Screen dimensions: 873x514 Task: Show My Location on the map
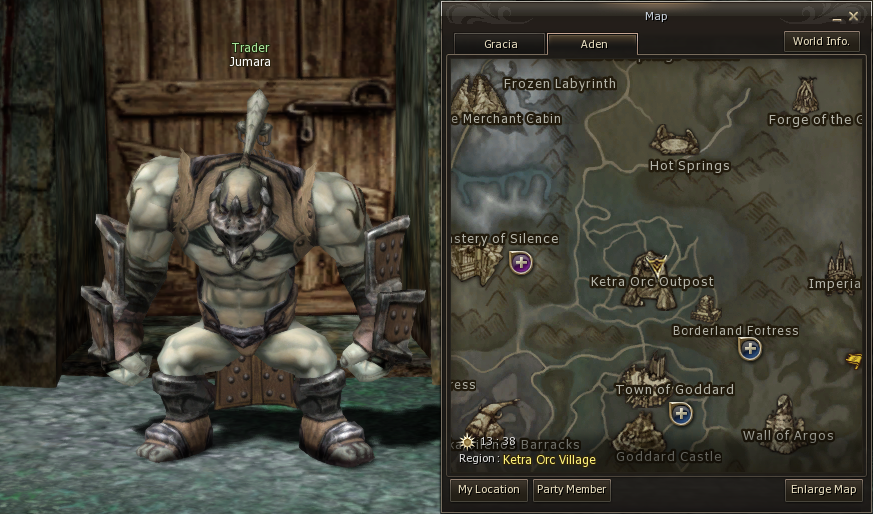click(x=489, y=489)
